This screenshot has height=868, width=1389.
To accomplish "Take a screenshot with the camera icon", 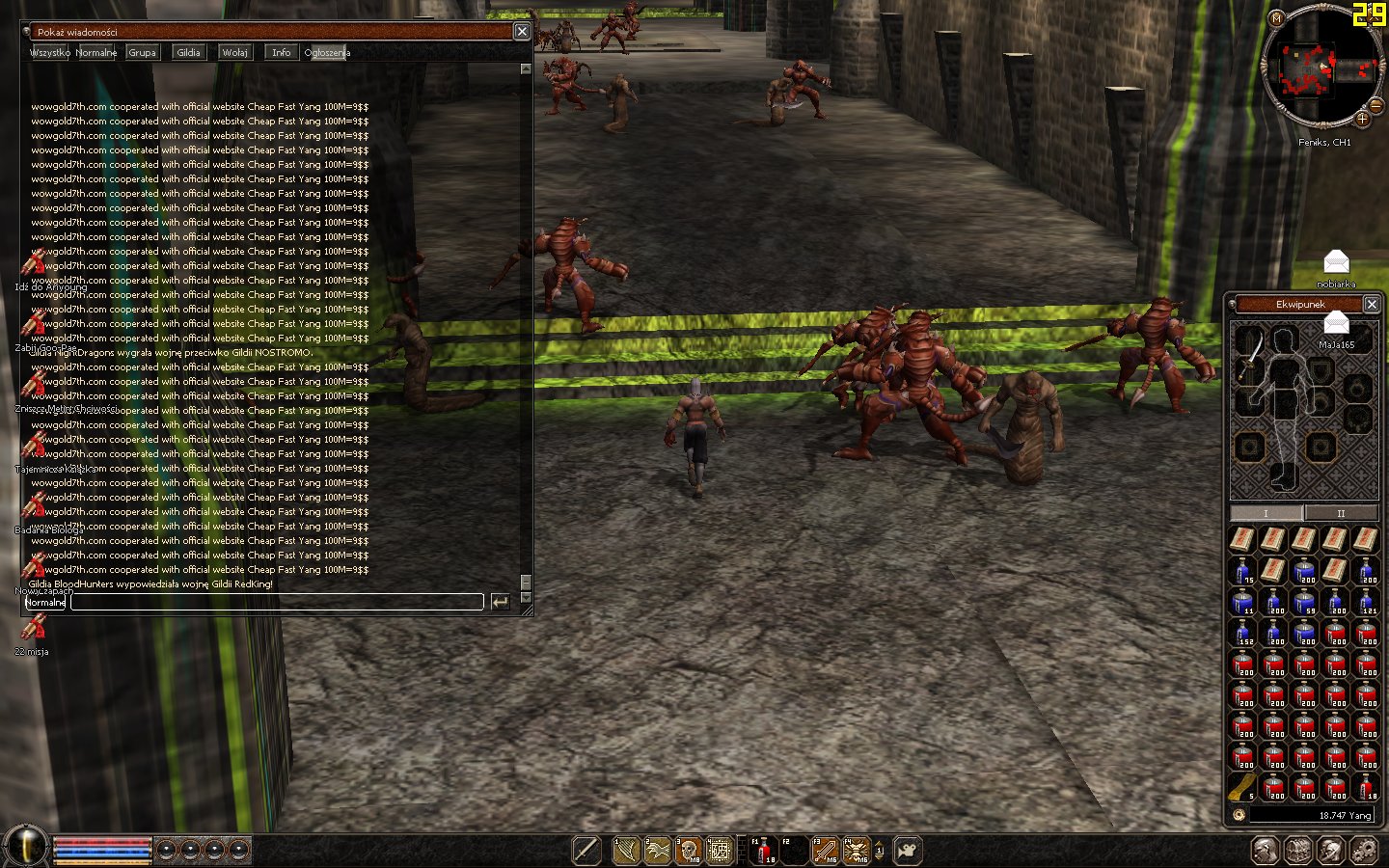I will click(907, 850).
